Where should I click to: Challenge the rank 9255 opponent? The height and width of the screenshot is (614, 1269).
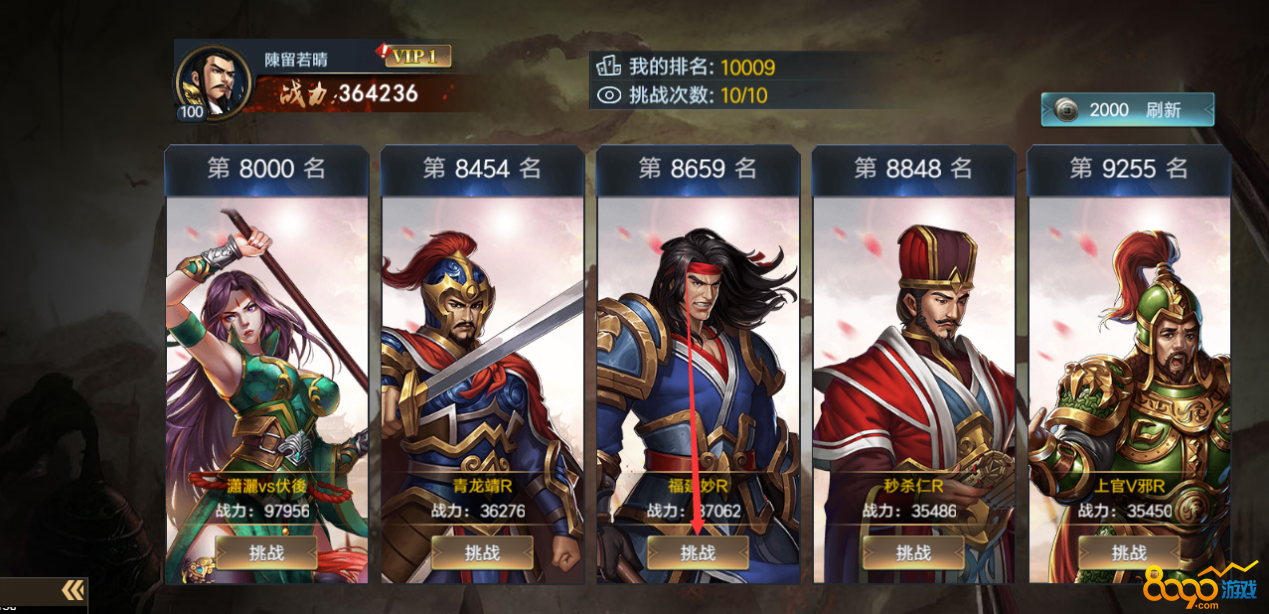tap(1130, 552)
